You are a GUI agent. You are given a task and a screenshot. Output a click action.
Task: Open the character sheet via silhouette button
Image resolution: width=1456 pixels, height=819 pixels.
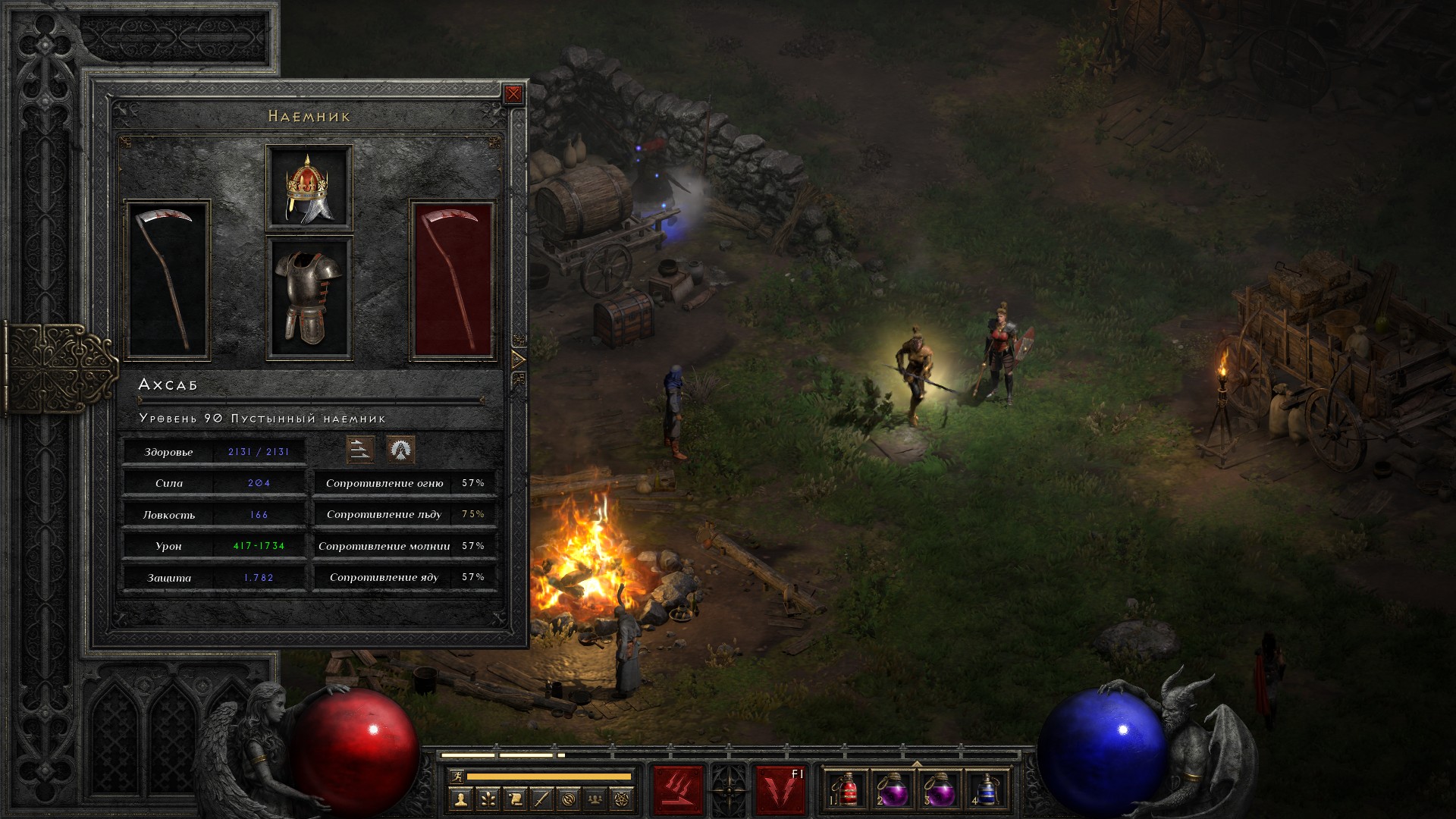(460, 799)
